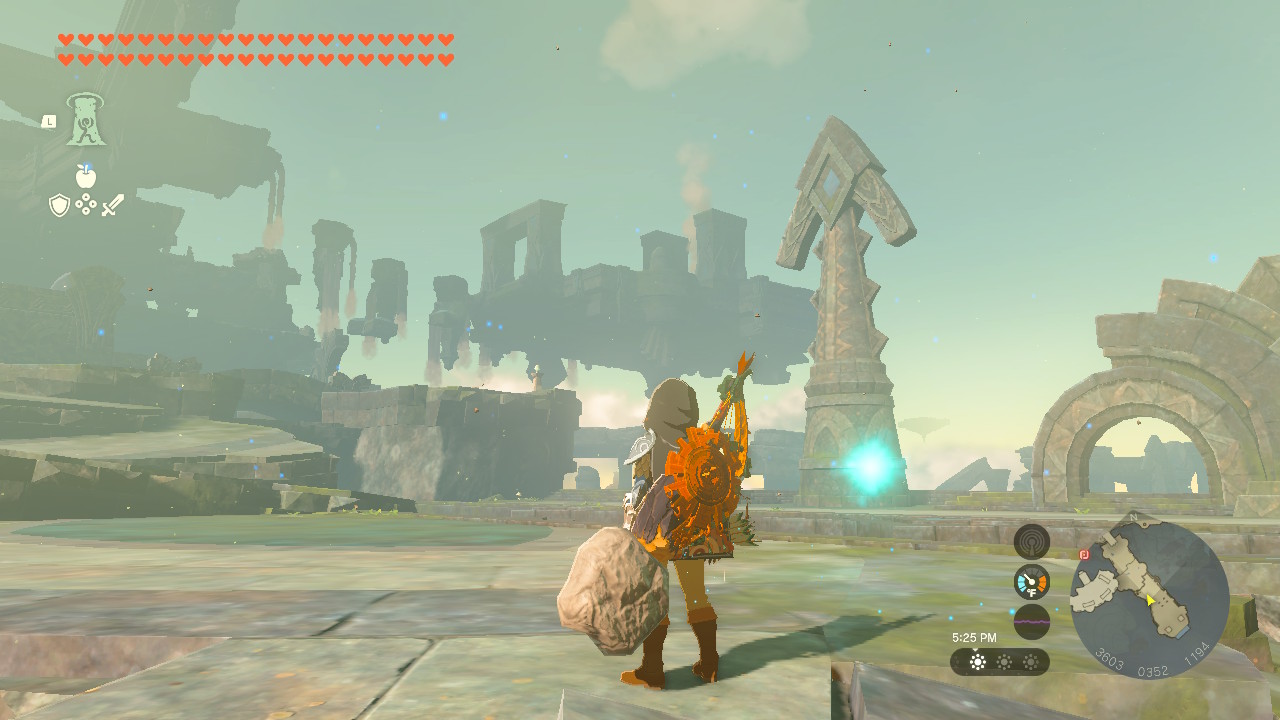The width and height of the screenshot is (1280, 720).
Task: Click the yellow player arrow on minimap
Action: pyautogui.click(x=1150, y=600)
